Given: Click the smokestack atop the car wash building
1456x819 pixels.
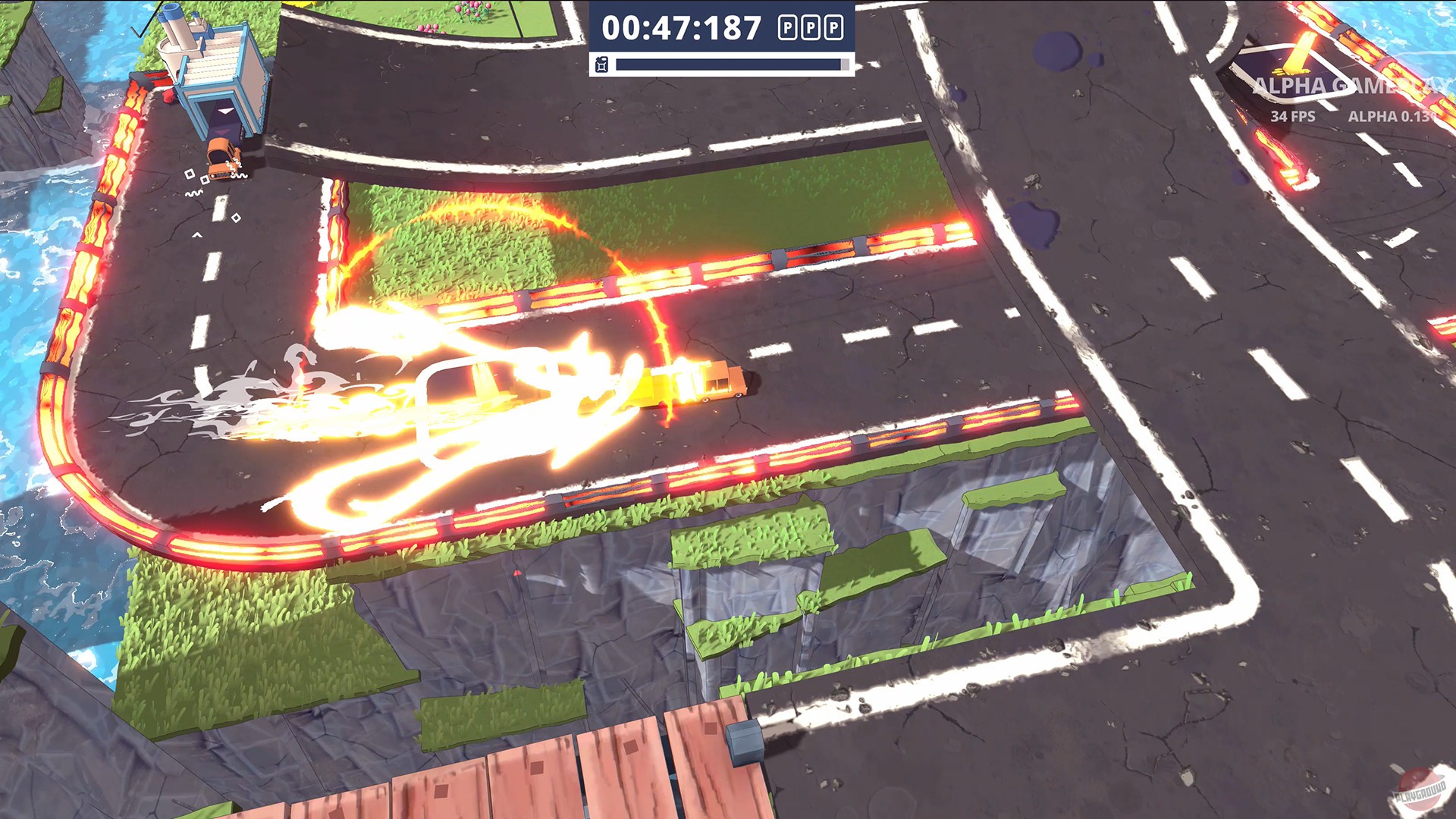Looking at the screenshot, I should [x=174, y=27].
